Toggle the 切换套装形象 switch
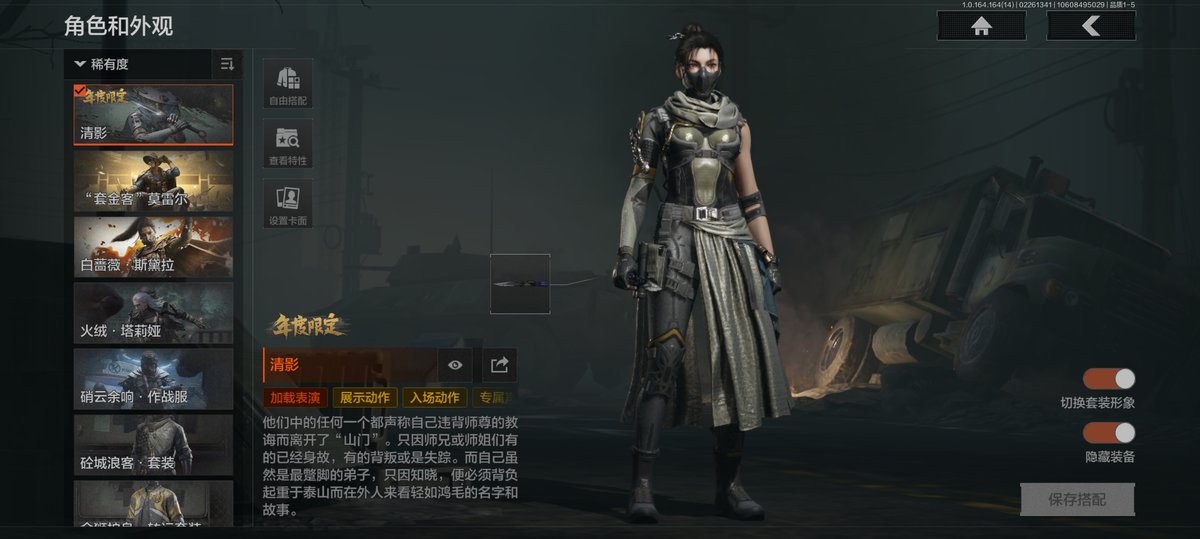 click(1110, 379)
